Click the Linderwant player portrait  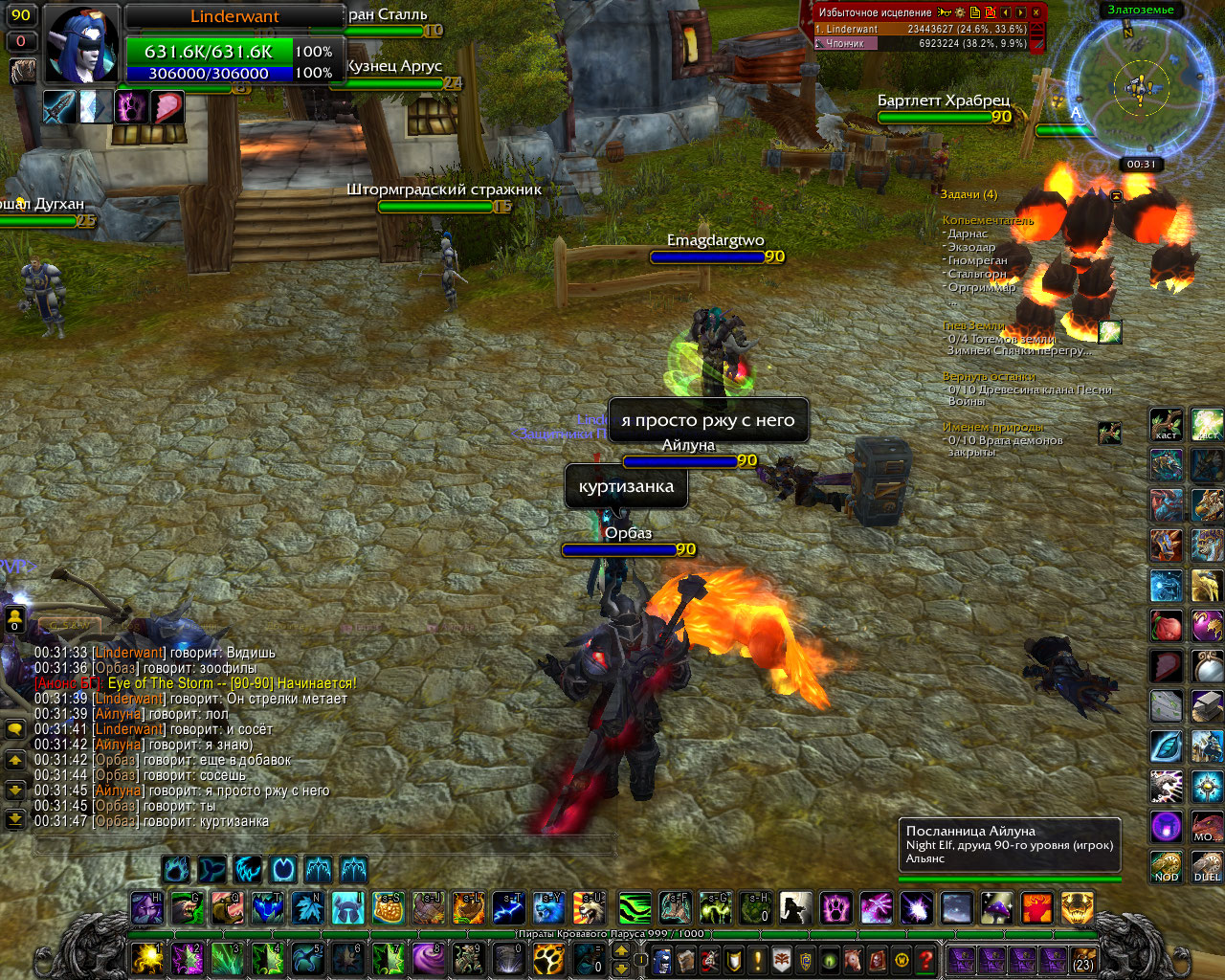tap(82, 45)
